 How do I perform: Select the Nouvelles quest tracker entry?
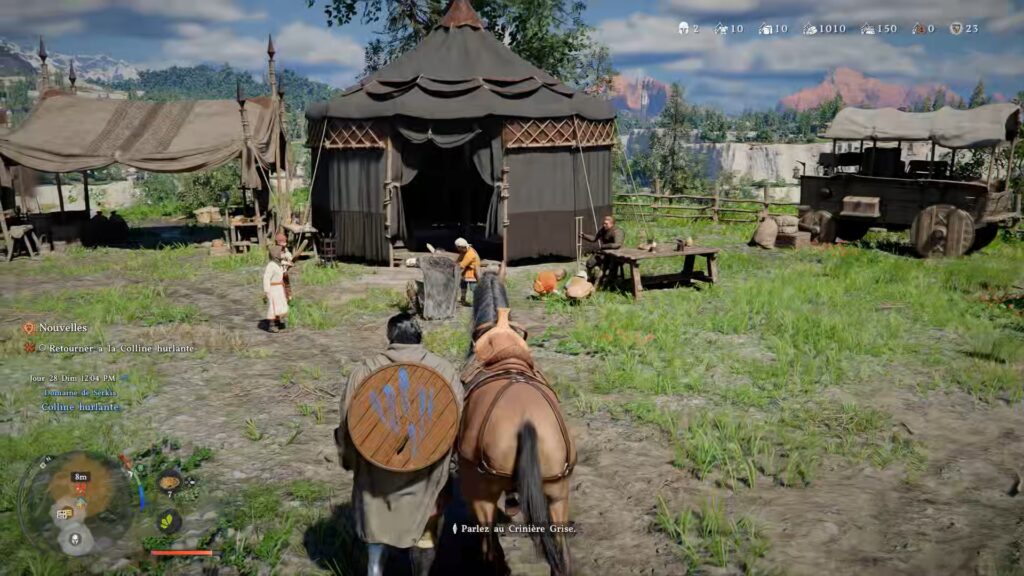point(63,328)
